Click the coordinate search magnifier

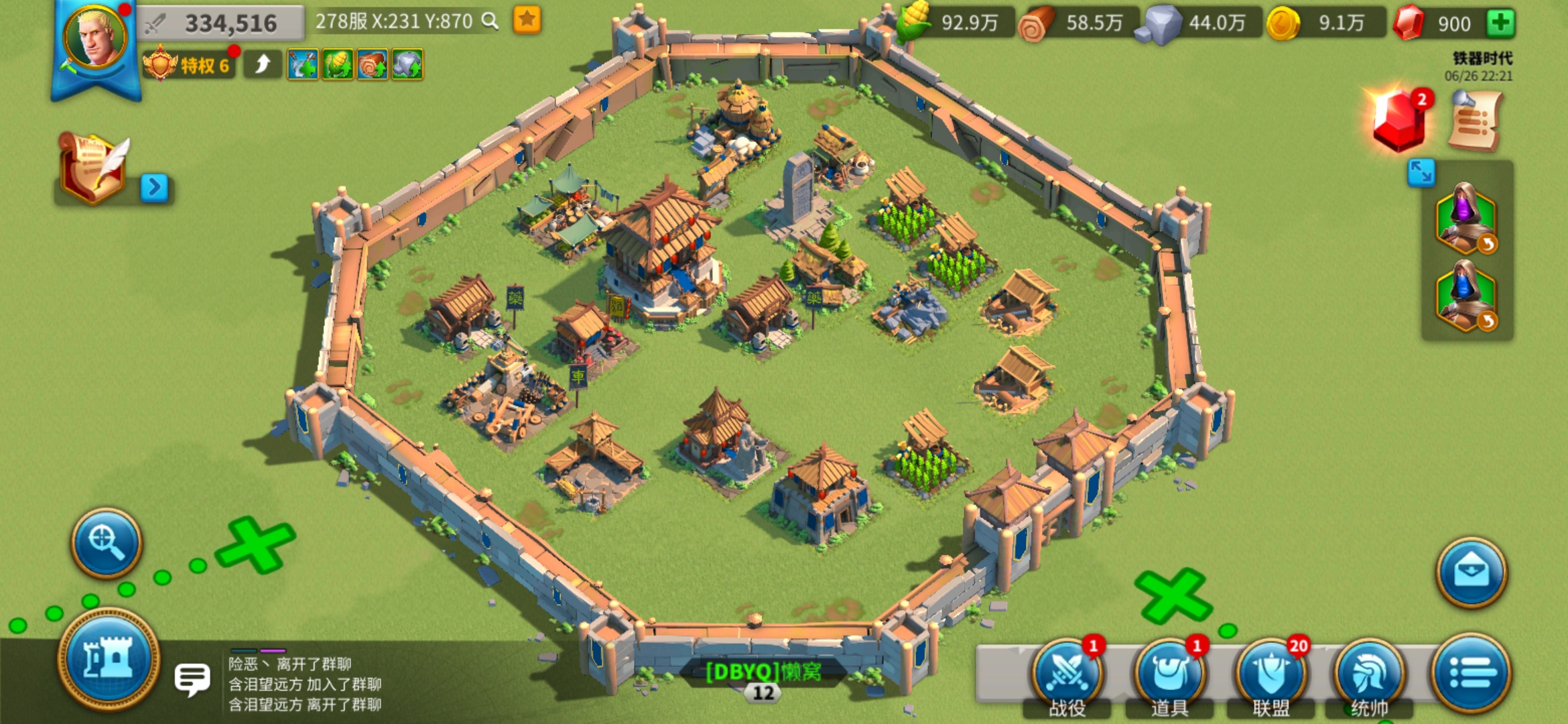coord(491,21)
